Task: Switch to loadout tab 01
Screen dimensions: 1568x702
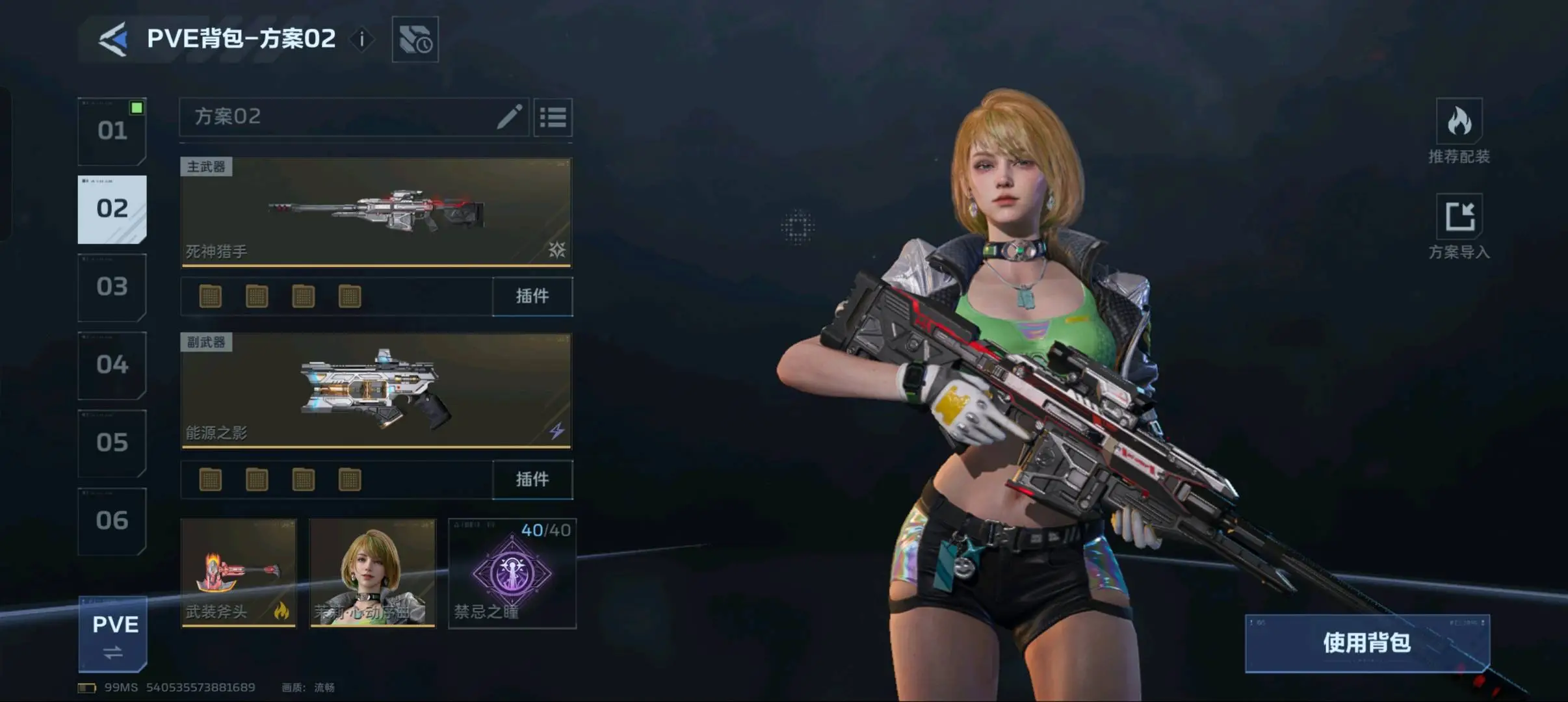Action: (x=112, y=131)
